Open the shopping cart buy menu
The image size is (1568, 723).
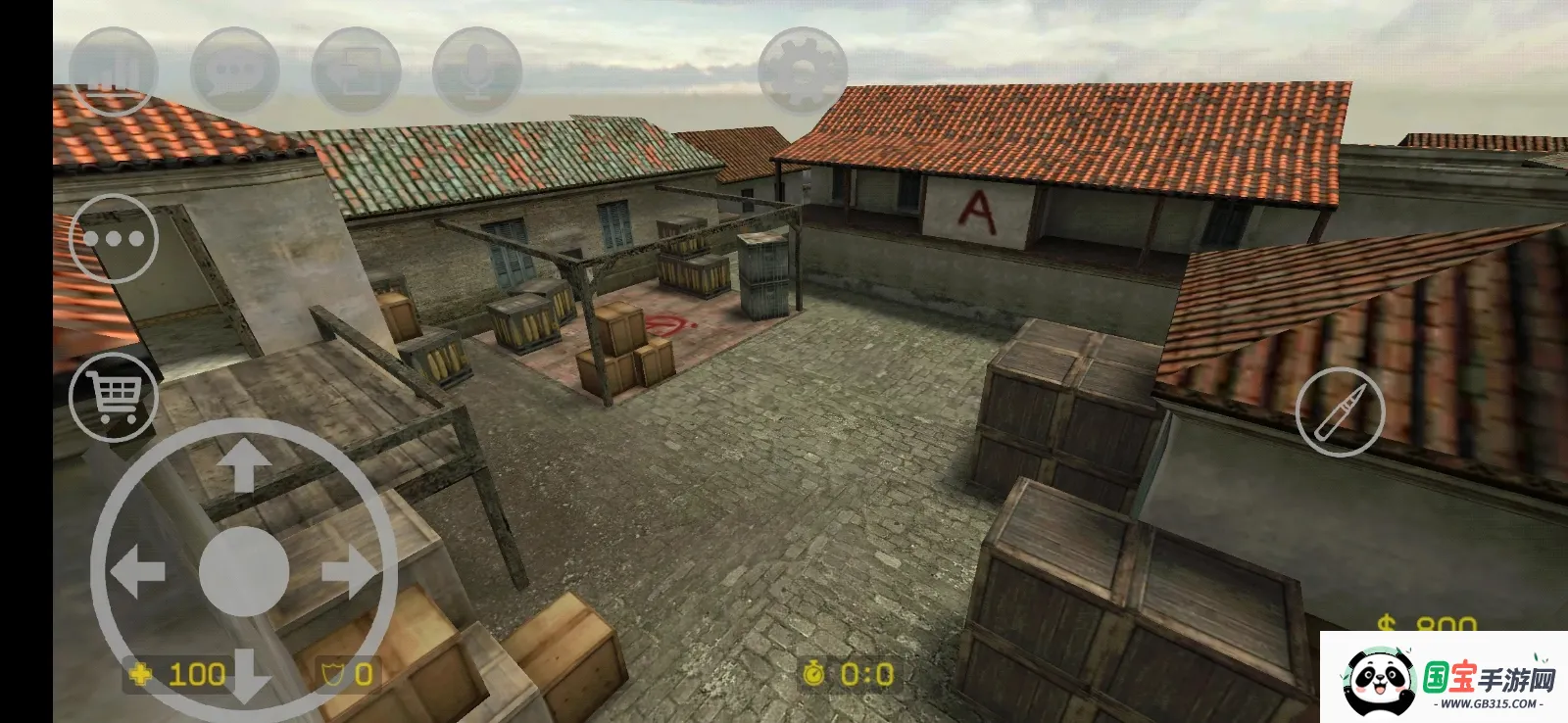coord(114,397)
